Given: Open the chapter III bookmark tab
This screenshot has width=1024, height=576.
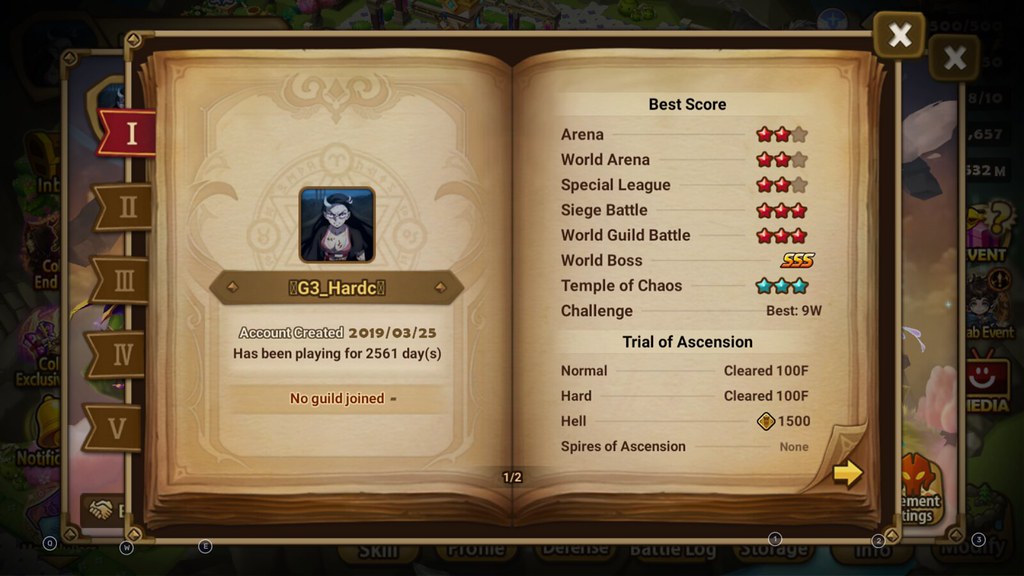Looking at the screenshot, I should pyautogui.click(x=122, y=280).
